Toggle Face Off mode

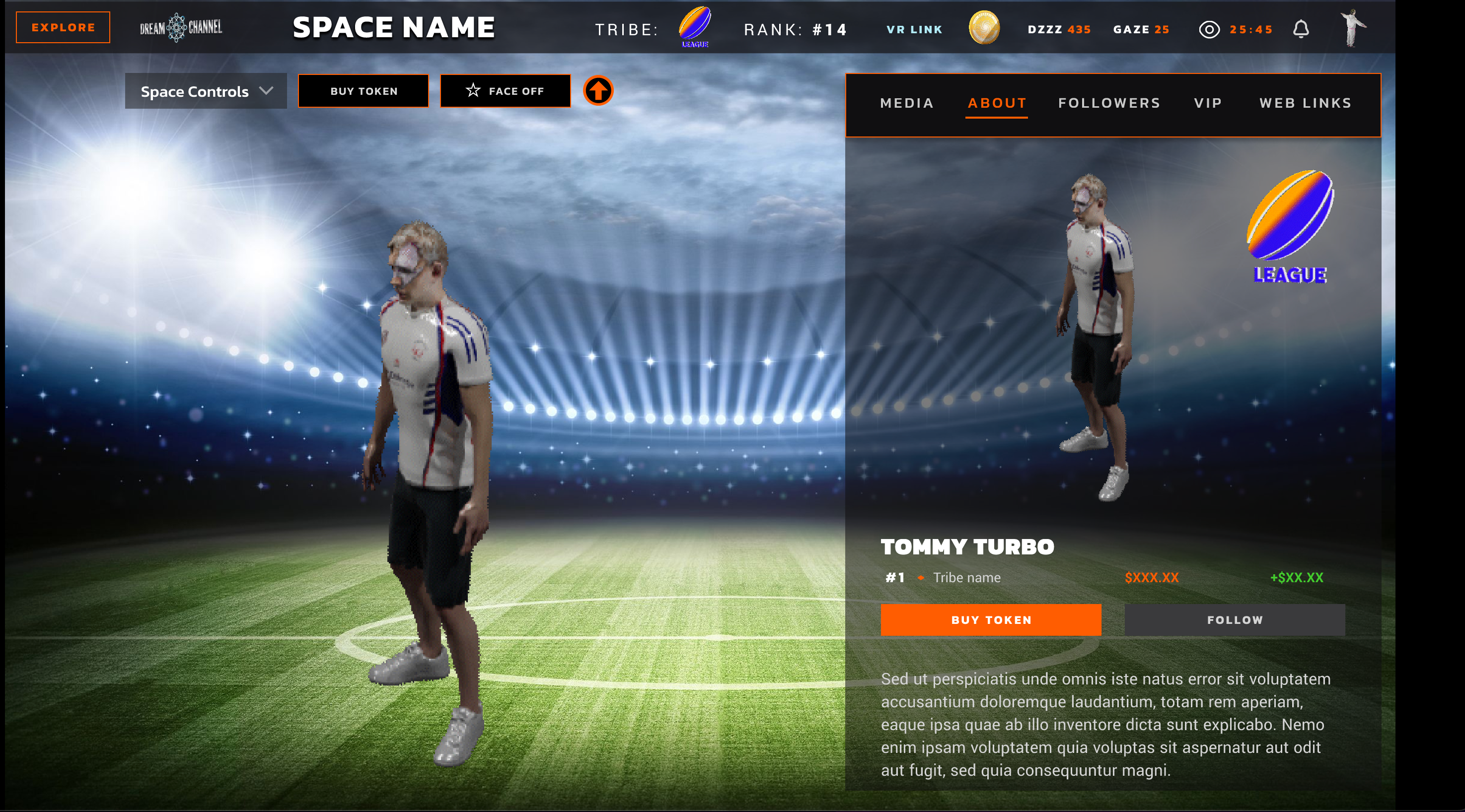pos(505,91)
